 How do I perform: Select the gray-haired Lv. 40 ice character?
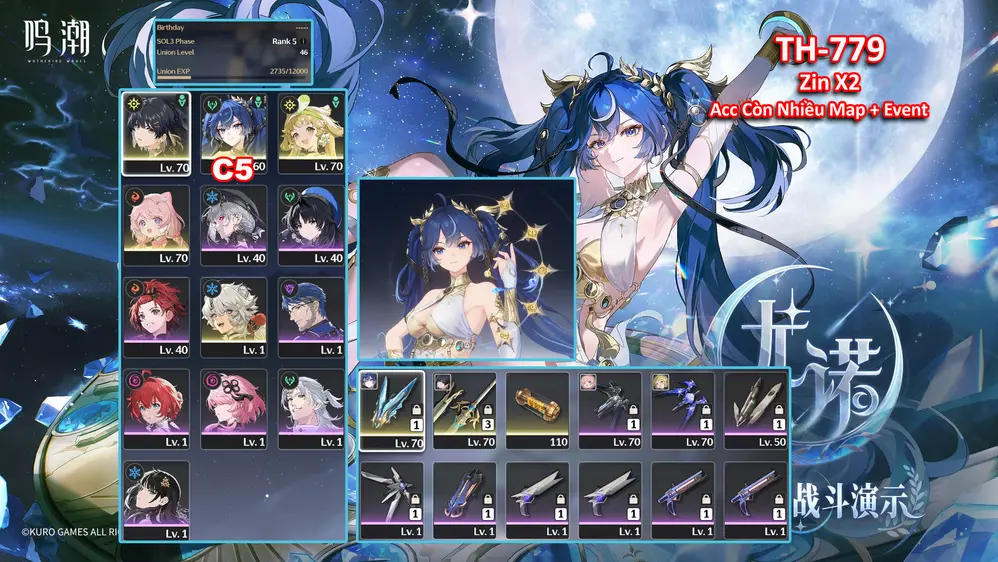coord(234,225)
